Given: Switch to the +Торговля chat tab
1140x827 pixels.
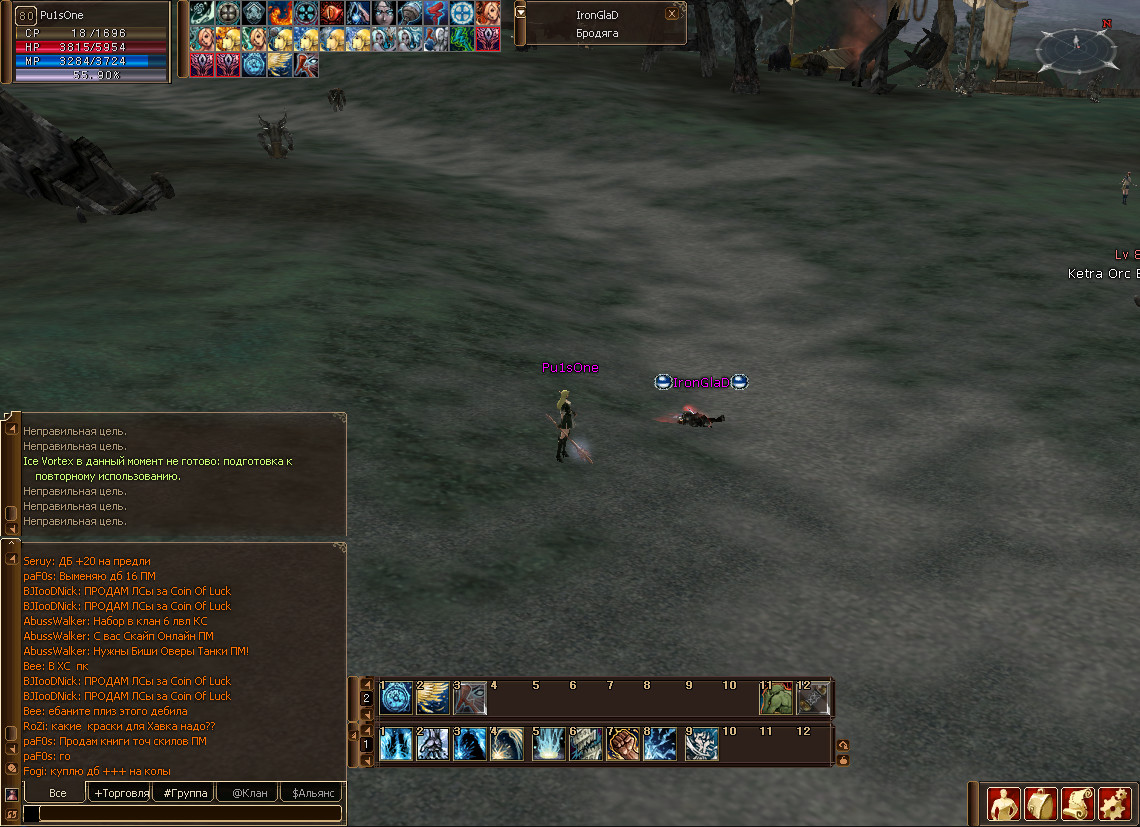Looking at the screenshot, I should pyautogui.click(x=119, y=793).
